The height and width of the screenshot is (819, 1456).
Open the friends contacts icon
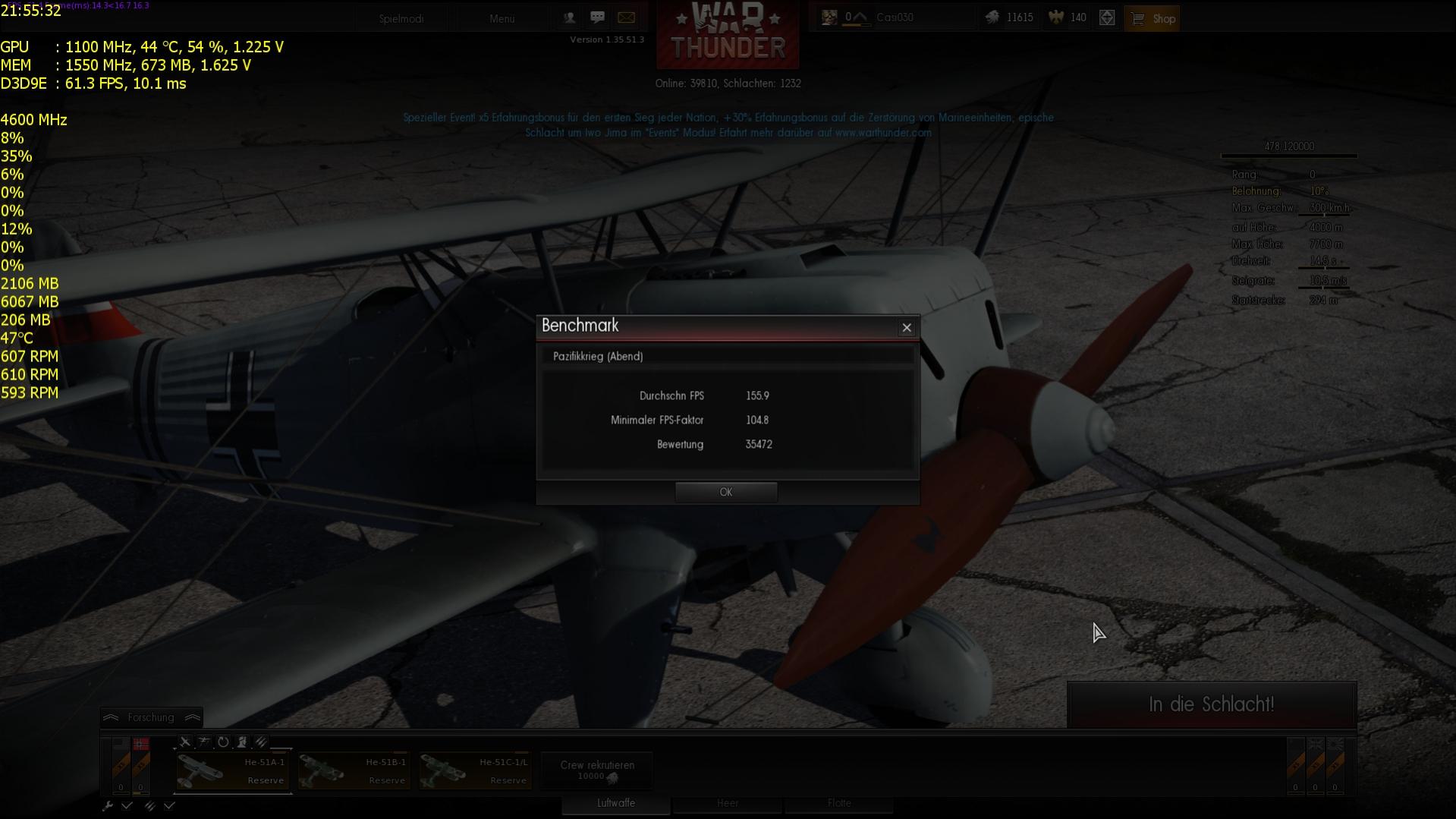click(569, 17)
